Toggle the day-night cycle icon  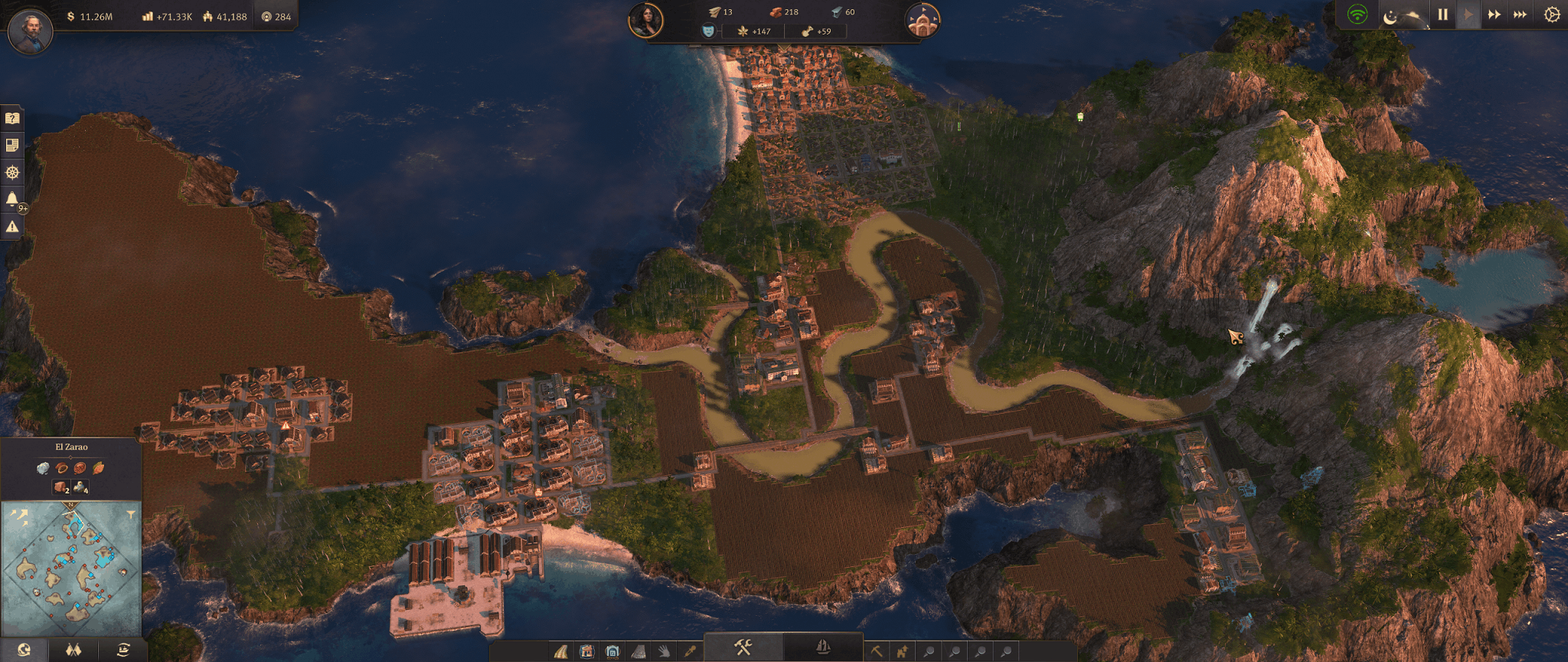coord(1390,16)
